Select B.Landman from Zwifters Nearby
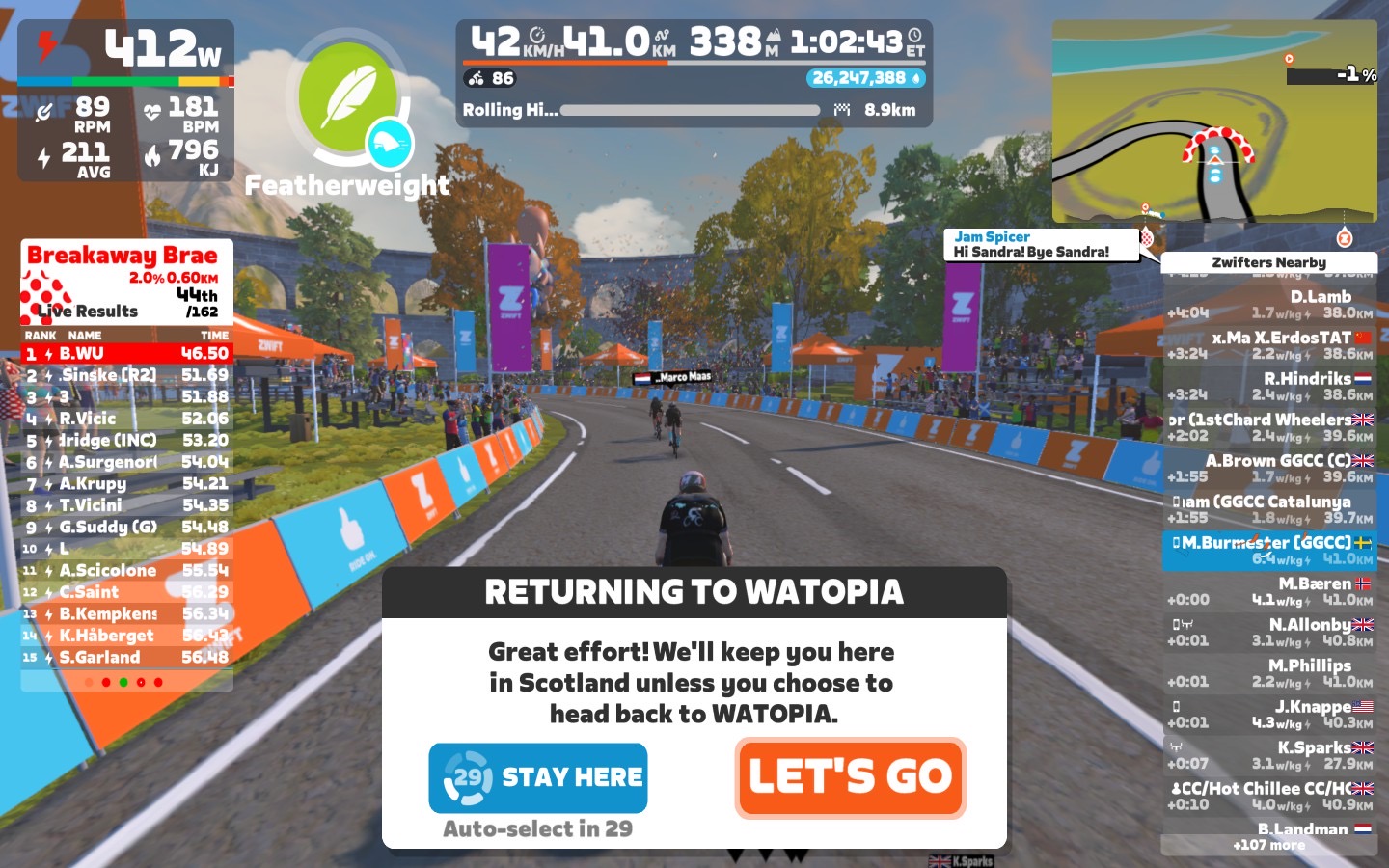The height and width of the screenshot is (868, 1389). (x=1269, y=828)
